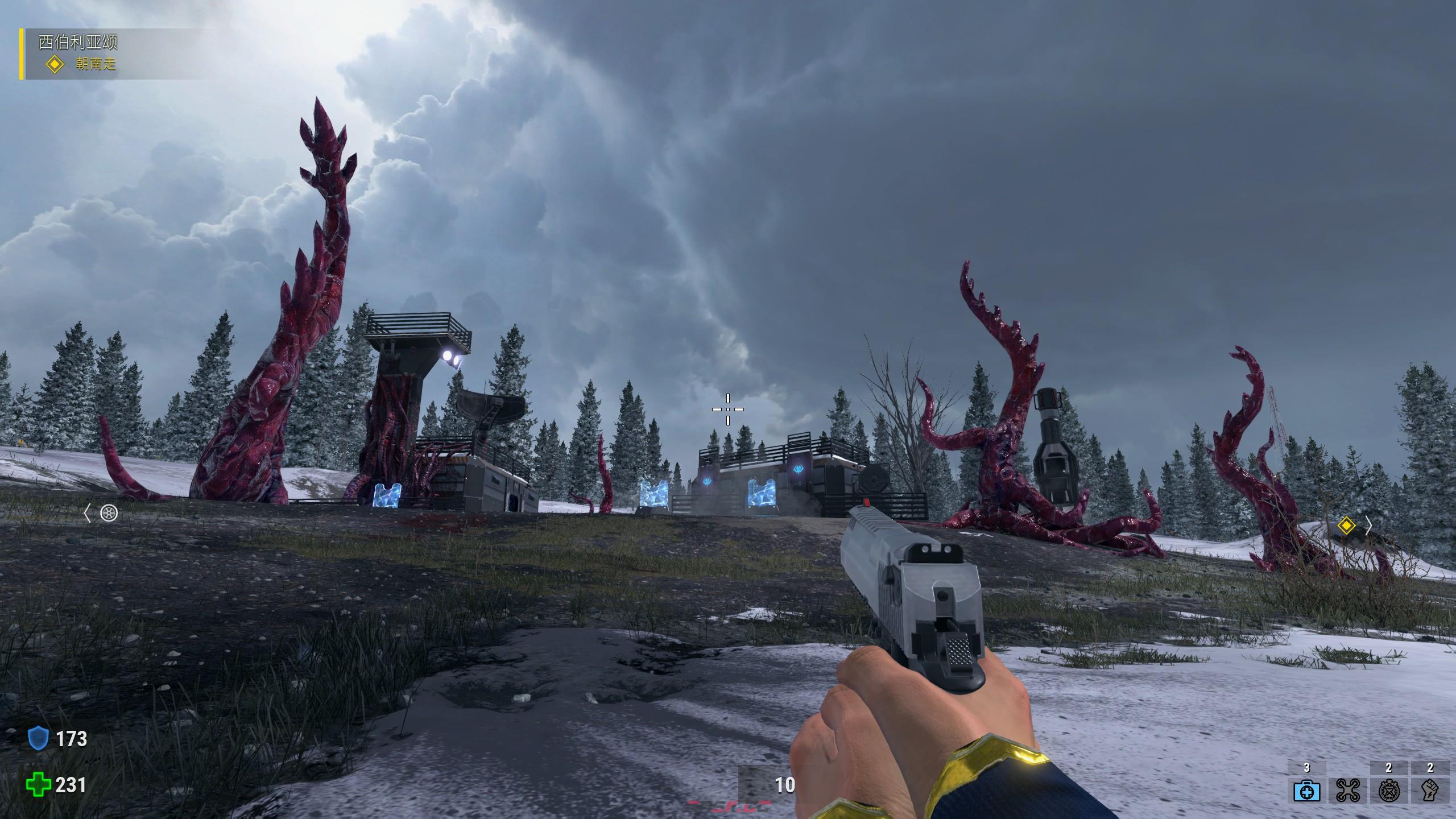Click the yellow diamond waypoint indicator with arrow
The image size is (1456, 819).
1346,526
